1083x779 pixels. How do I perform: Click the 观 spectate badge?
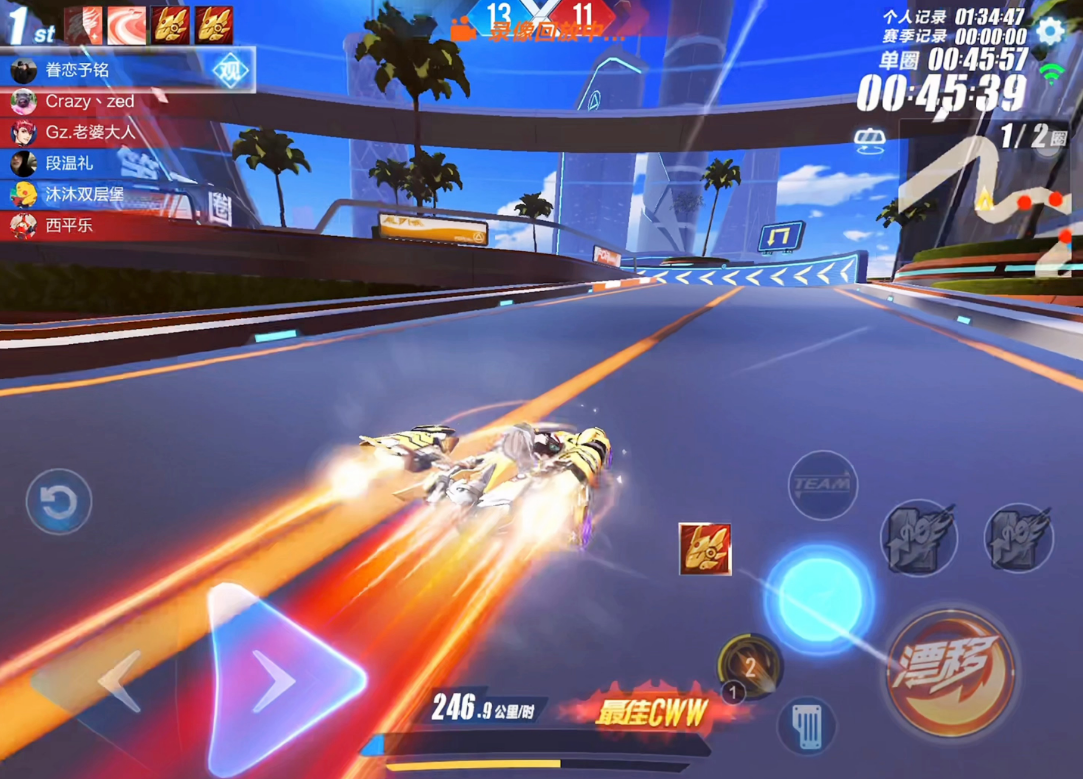[231, 71]
